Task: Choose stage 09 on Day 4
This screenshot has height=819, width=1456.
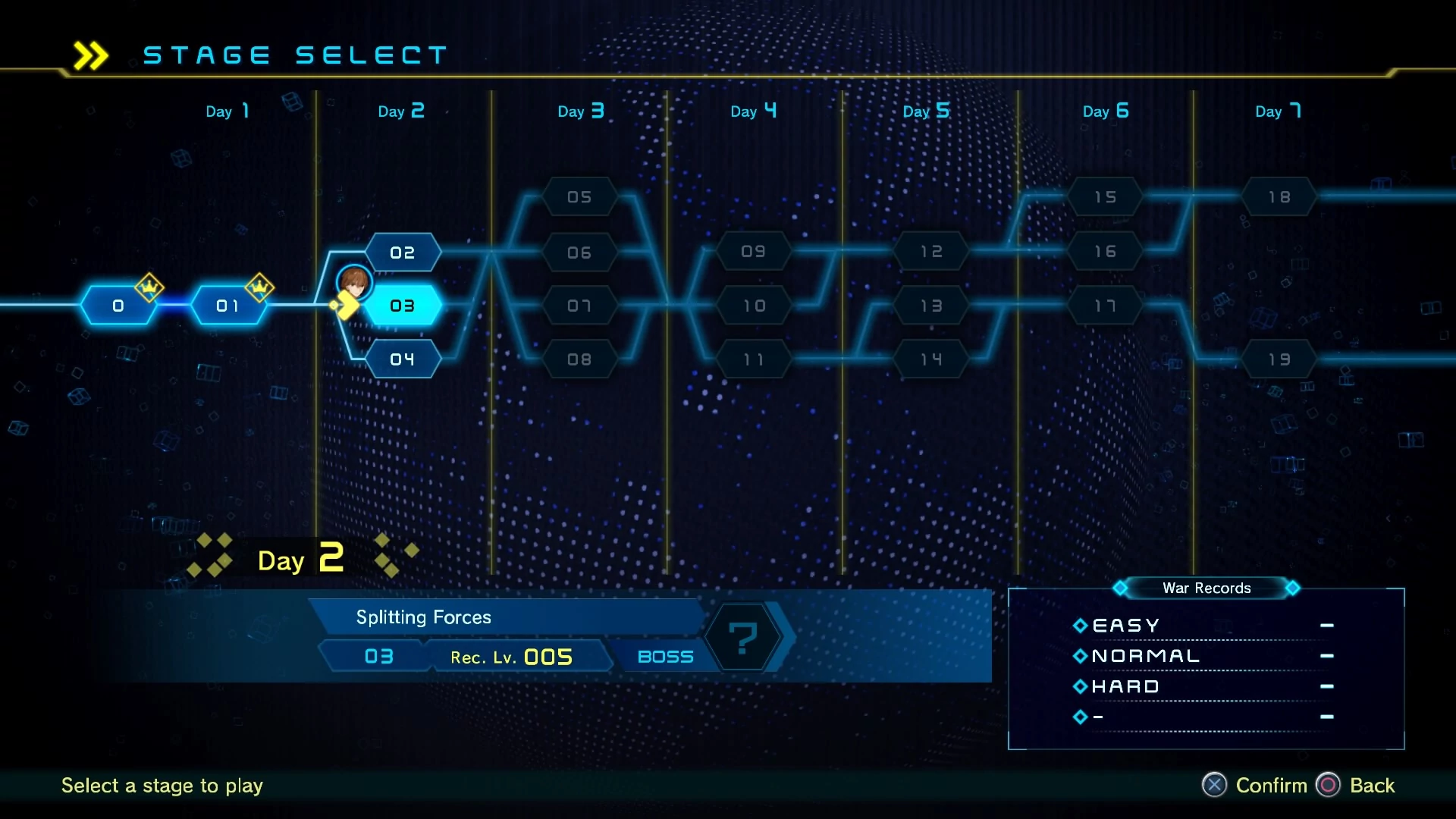Action: click(753, 251)
